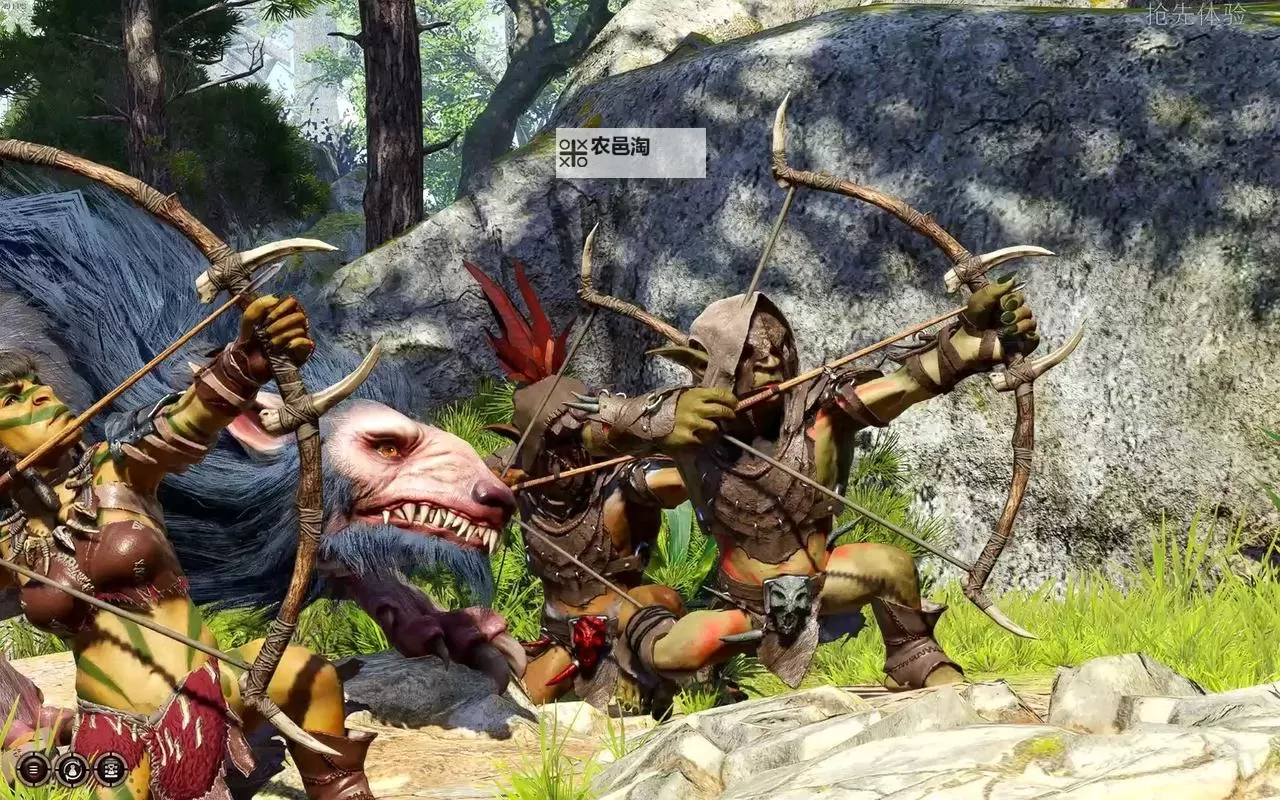The image size is (1280, 800).
Task: Click the rightmost circular portrait button
Action: pyautogui.click(x=110, y=769)
